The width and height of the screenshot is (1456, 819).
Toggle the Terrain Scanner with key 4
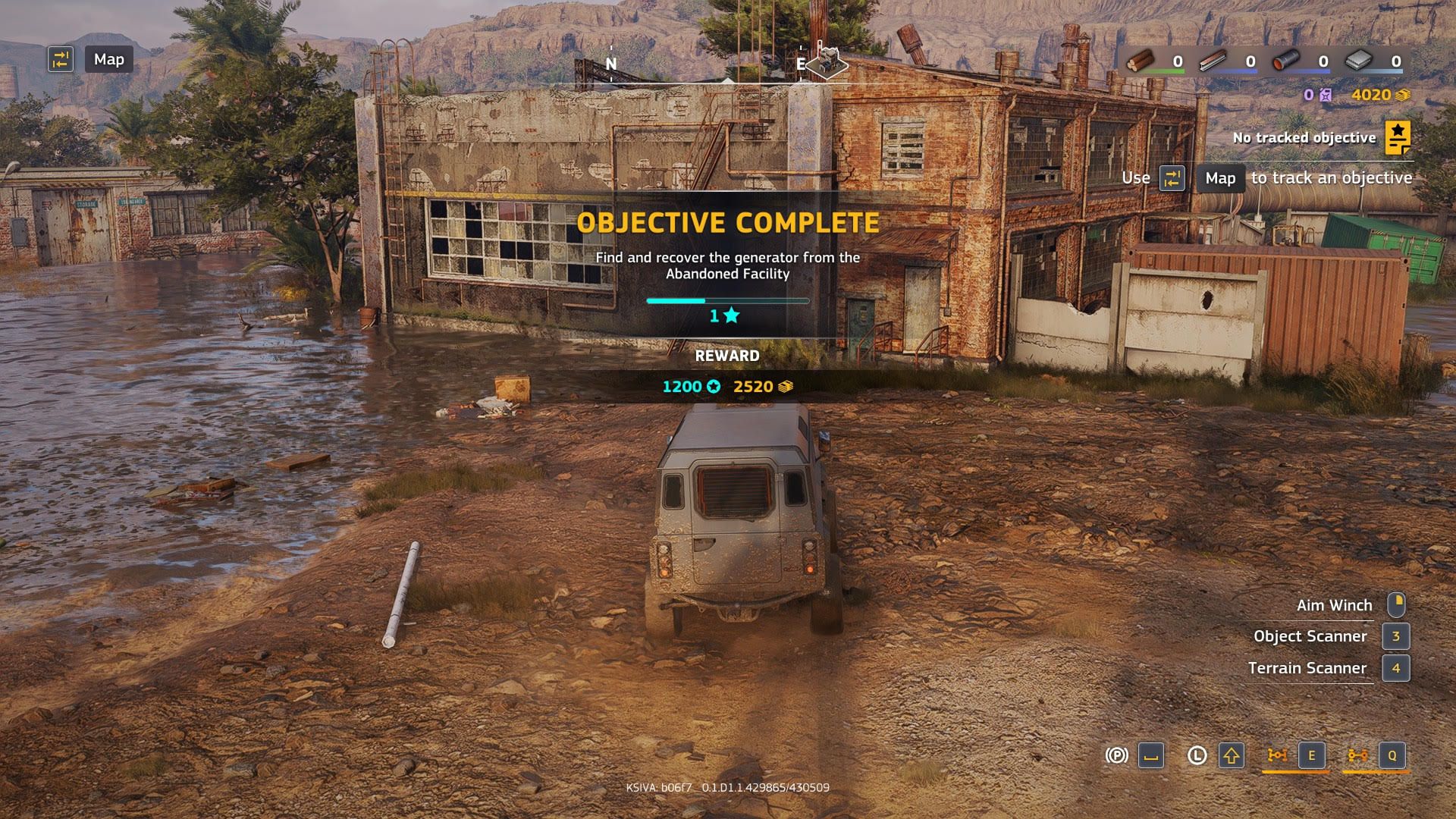pyautogui.click(x=1398, y=669)
